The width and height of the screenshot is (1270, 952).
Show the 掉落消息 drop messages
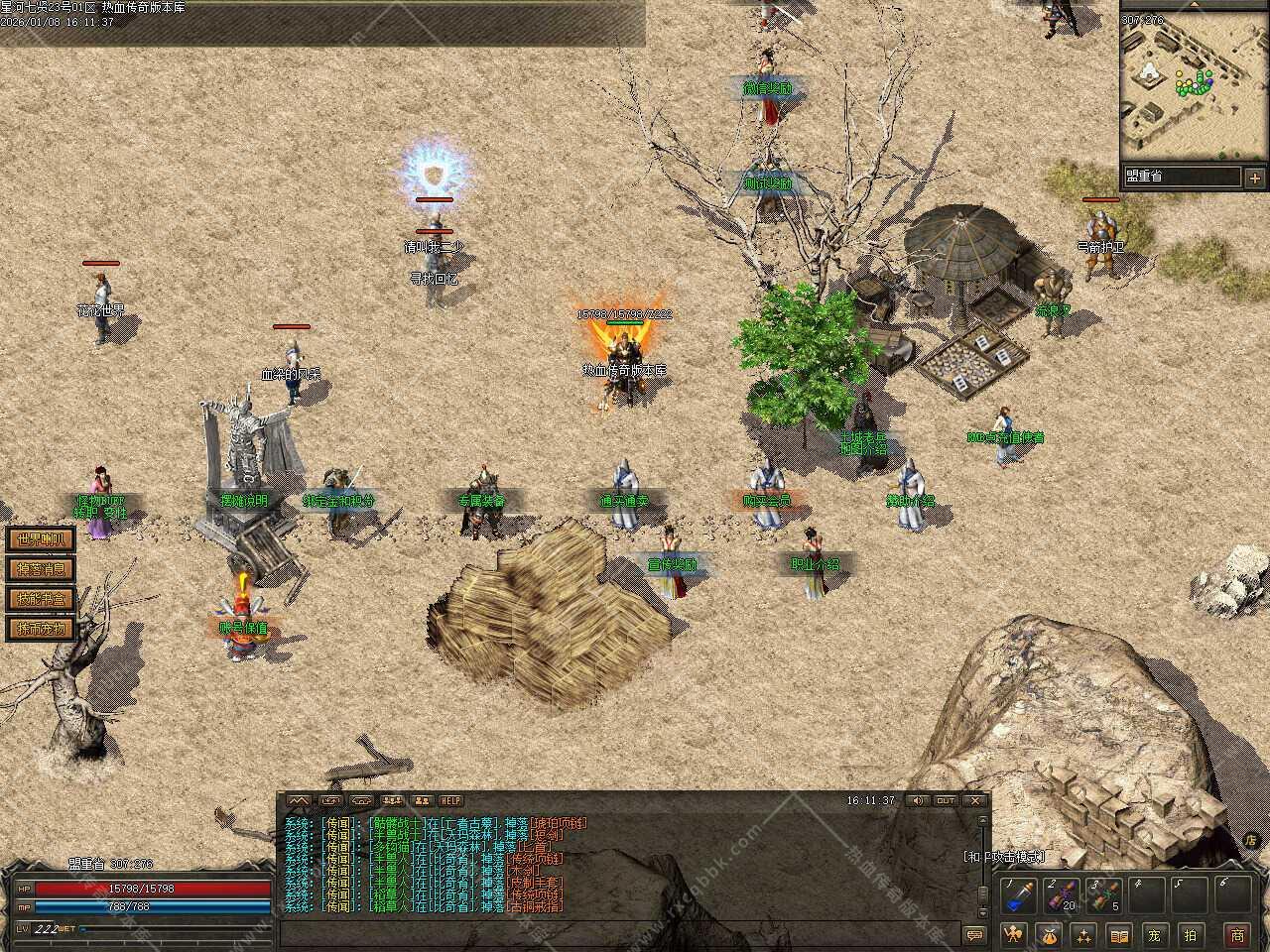(41, 569)
